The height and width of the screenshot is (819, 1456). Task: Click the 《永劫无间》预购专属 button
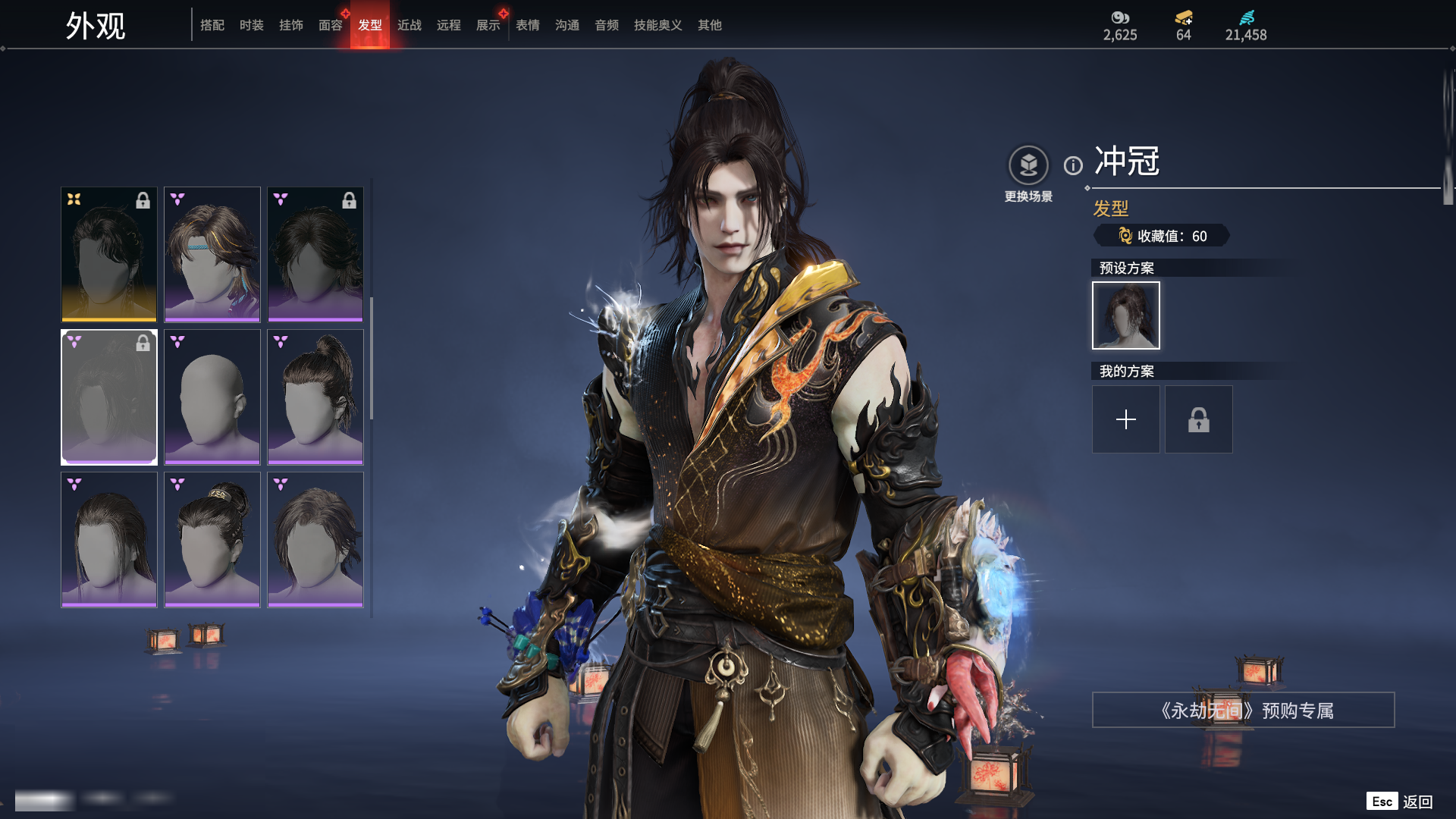tap(1243, 711)
